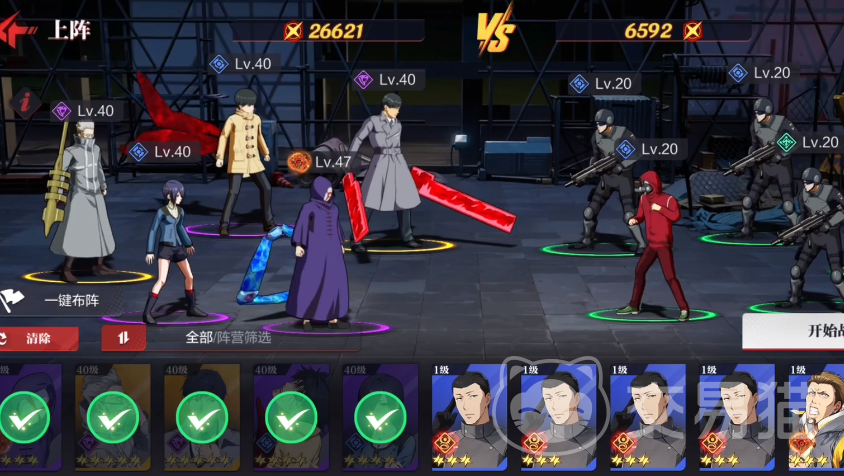Open the red info icon
Viewport: 844px width, 476px height.
(25, 101)
